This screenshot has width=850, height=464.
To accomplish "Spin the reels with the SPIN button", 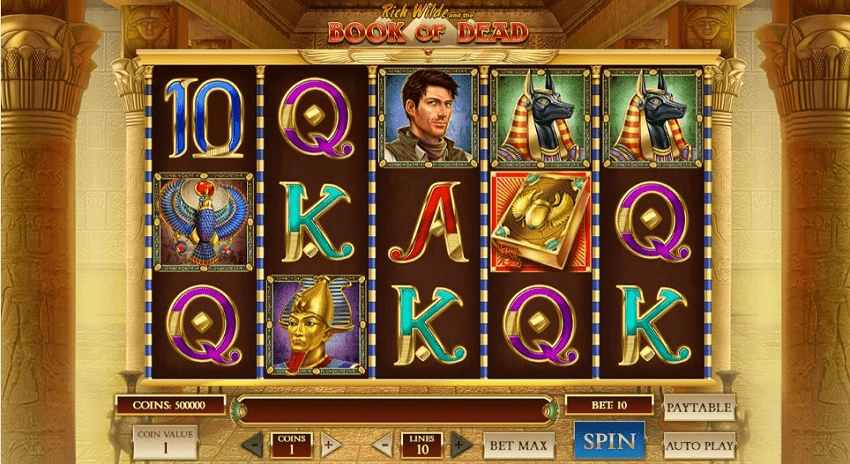I will 609,440.
